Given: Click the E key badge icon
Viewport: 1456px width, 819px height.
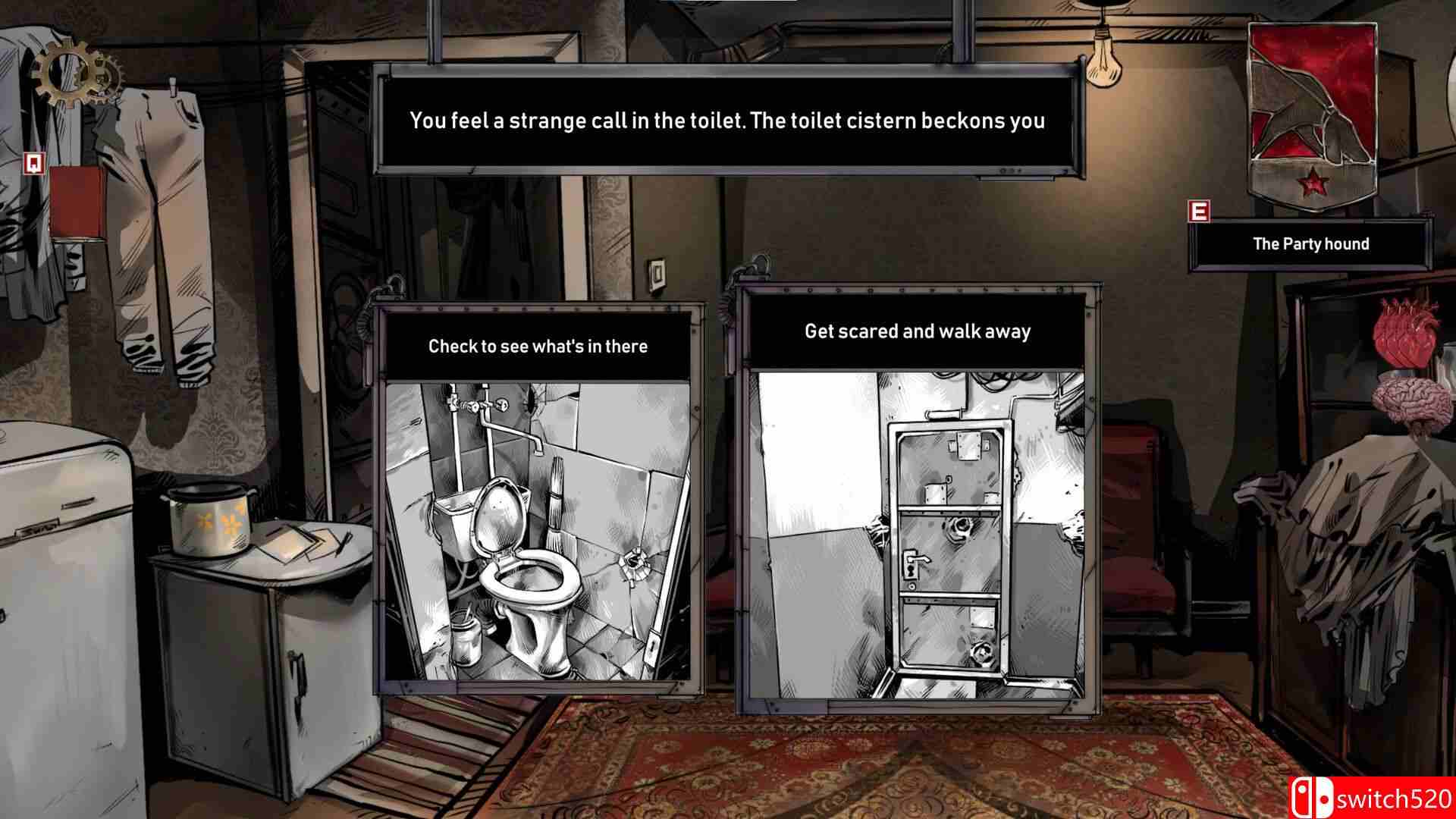Looking at the screenshot, I should pyautogui.click(x=1200, y=210).
